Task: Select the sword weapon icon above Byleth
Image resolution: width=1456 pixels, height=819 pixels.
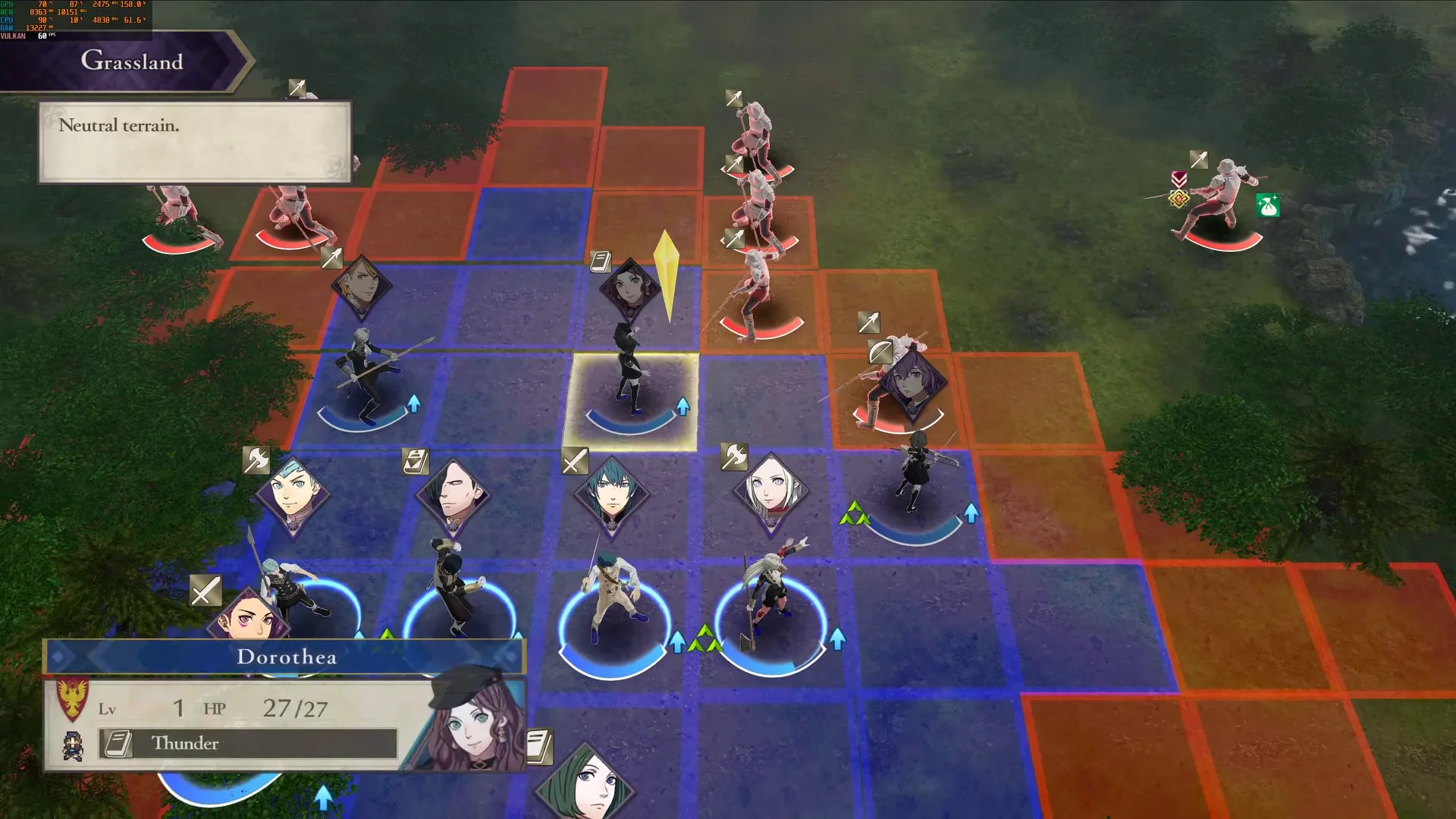Action: (574, 460)
